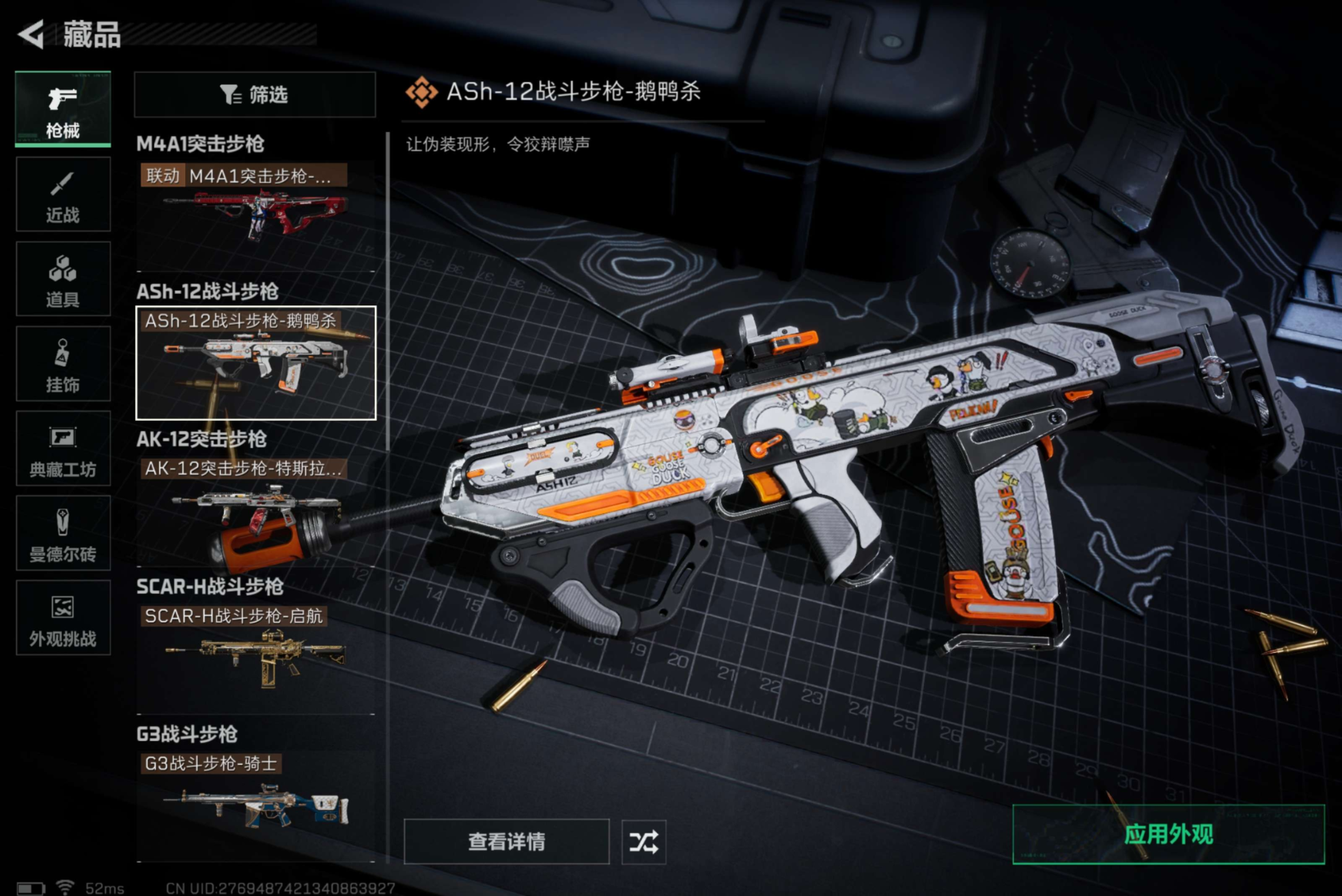1342x896 pixels.
Task: Select the 道具 items category
Action: tap(63, 279)
